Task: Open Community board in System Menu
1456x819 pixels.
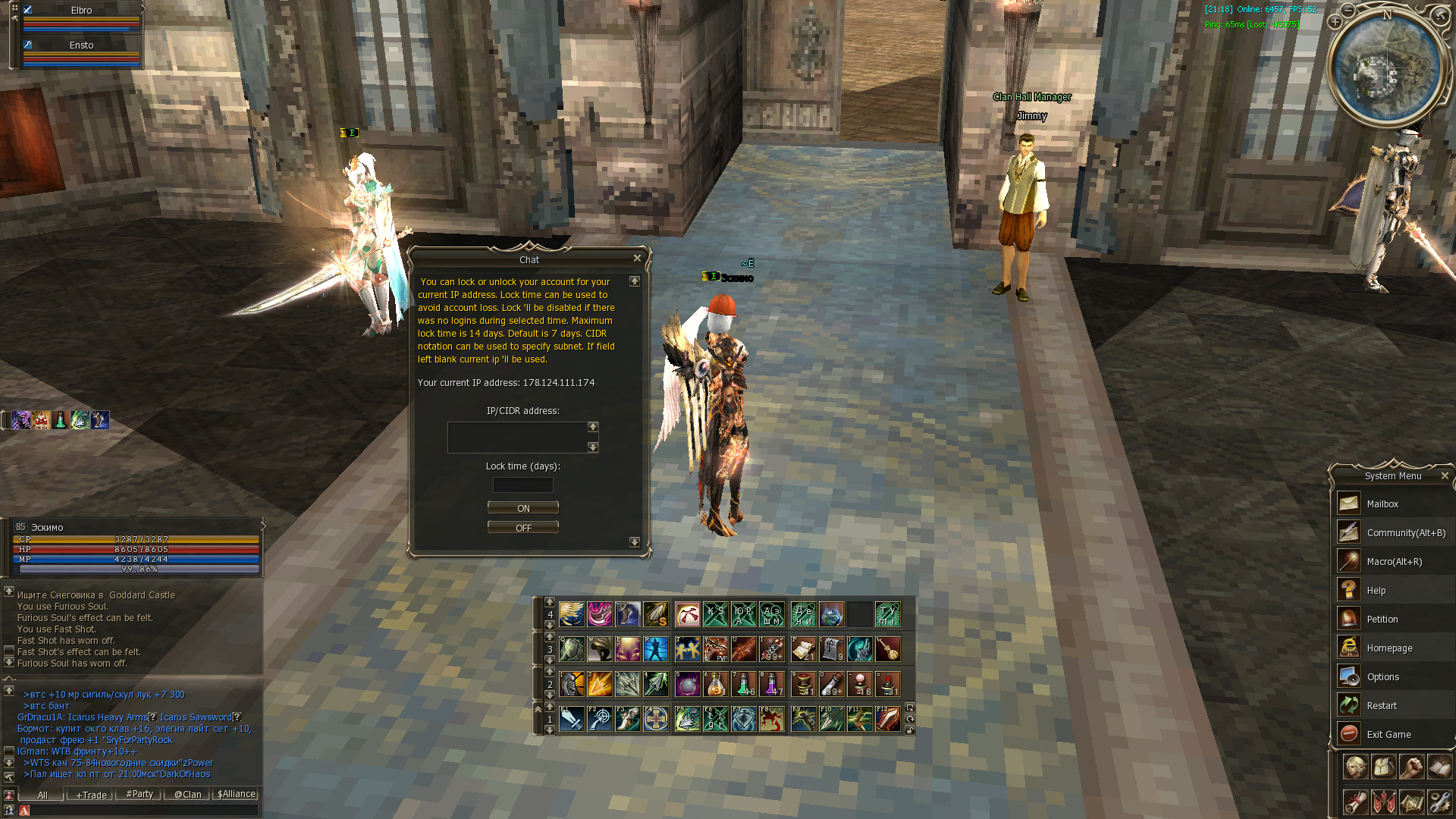Action: [1405, 533]
